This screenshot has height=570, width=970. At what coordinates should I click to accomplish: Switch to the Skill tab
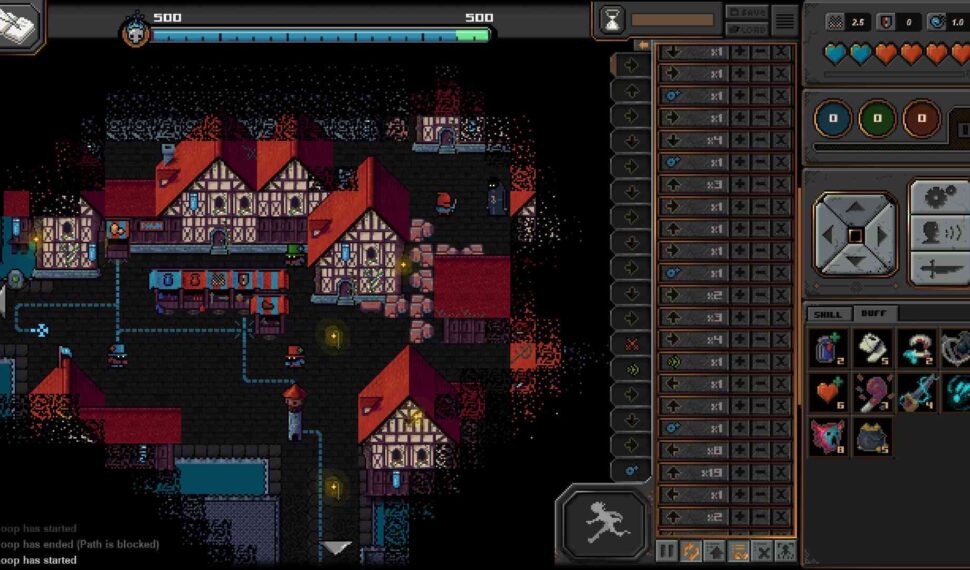[x=828, y=314]
